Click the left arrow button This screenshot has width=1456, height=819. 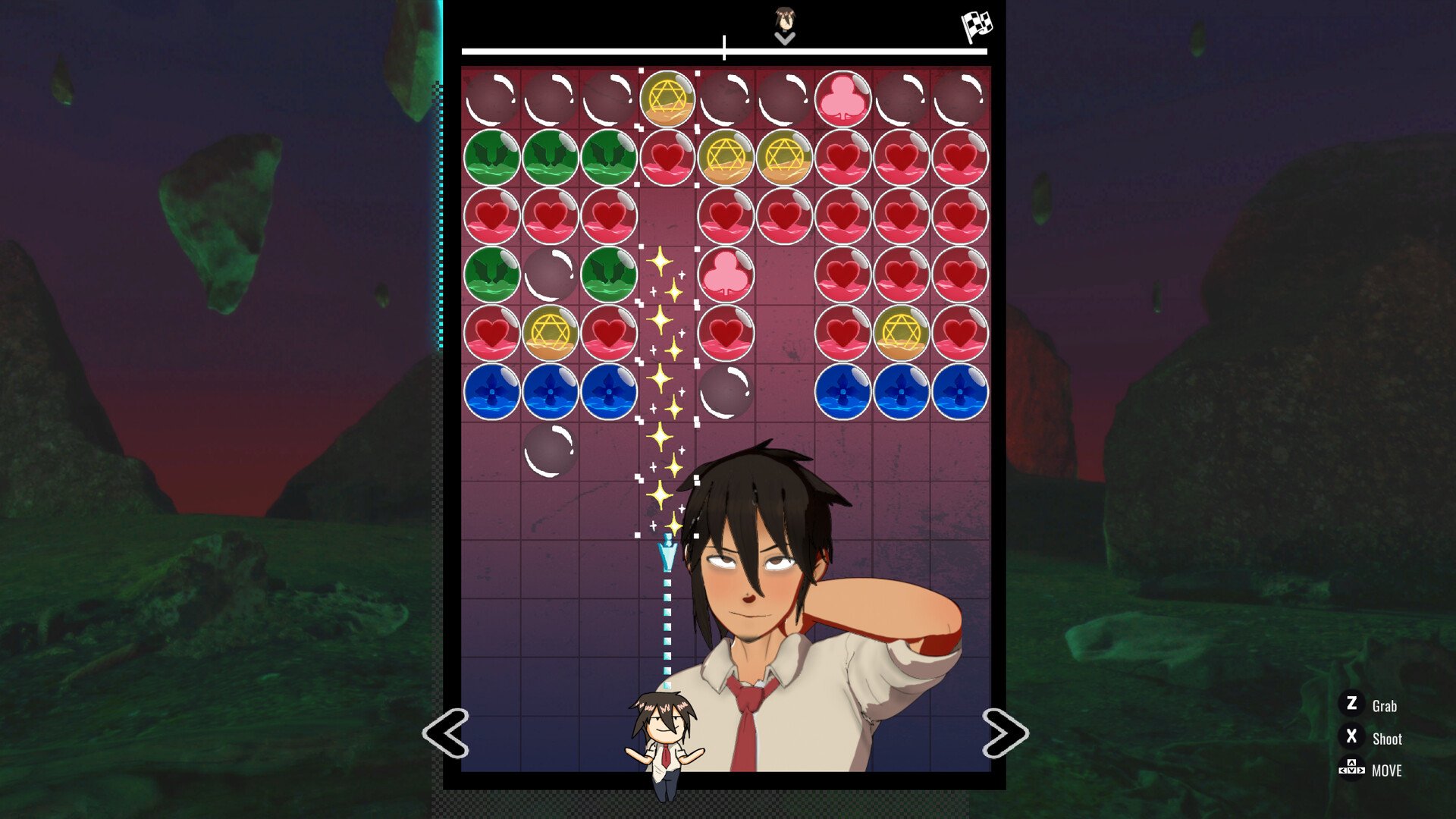446,733
